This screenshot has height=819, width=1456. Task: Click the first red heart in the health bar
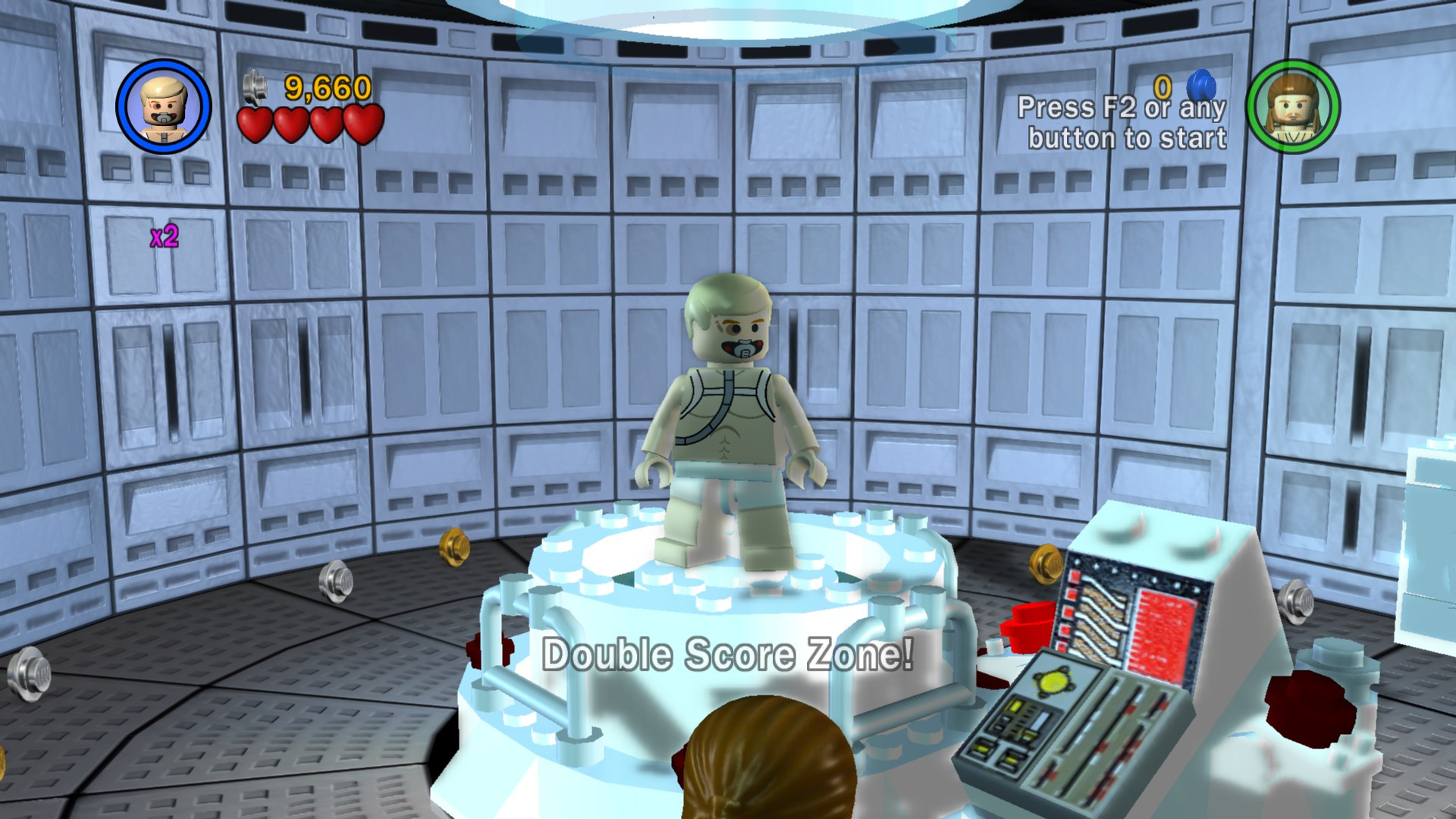click(253, 124)
